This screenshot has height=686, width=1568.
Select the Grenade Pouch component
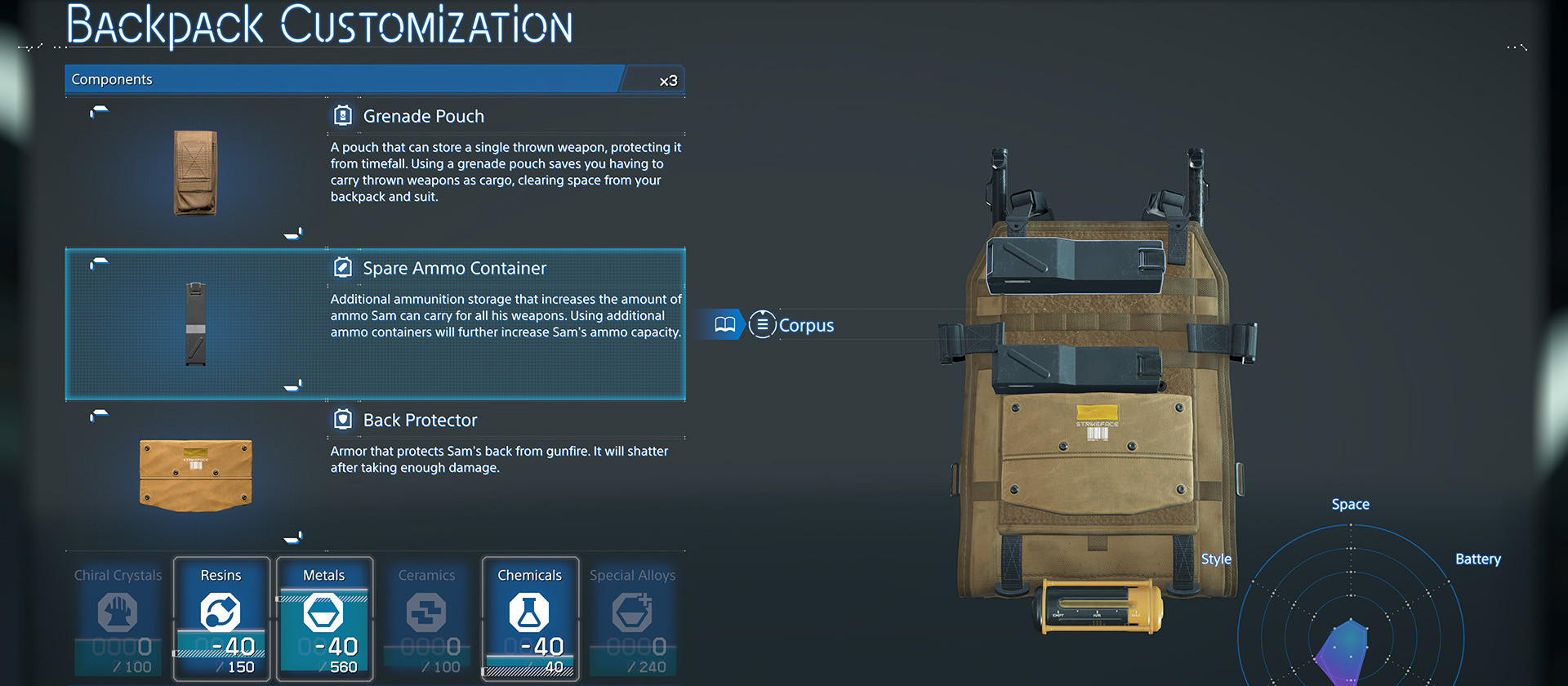[x=423, y=117]
